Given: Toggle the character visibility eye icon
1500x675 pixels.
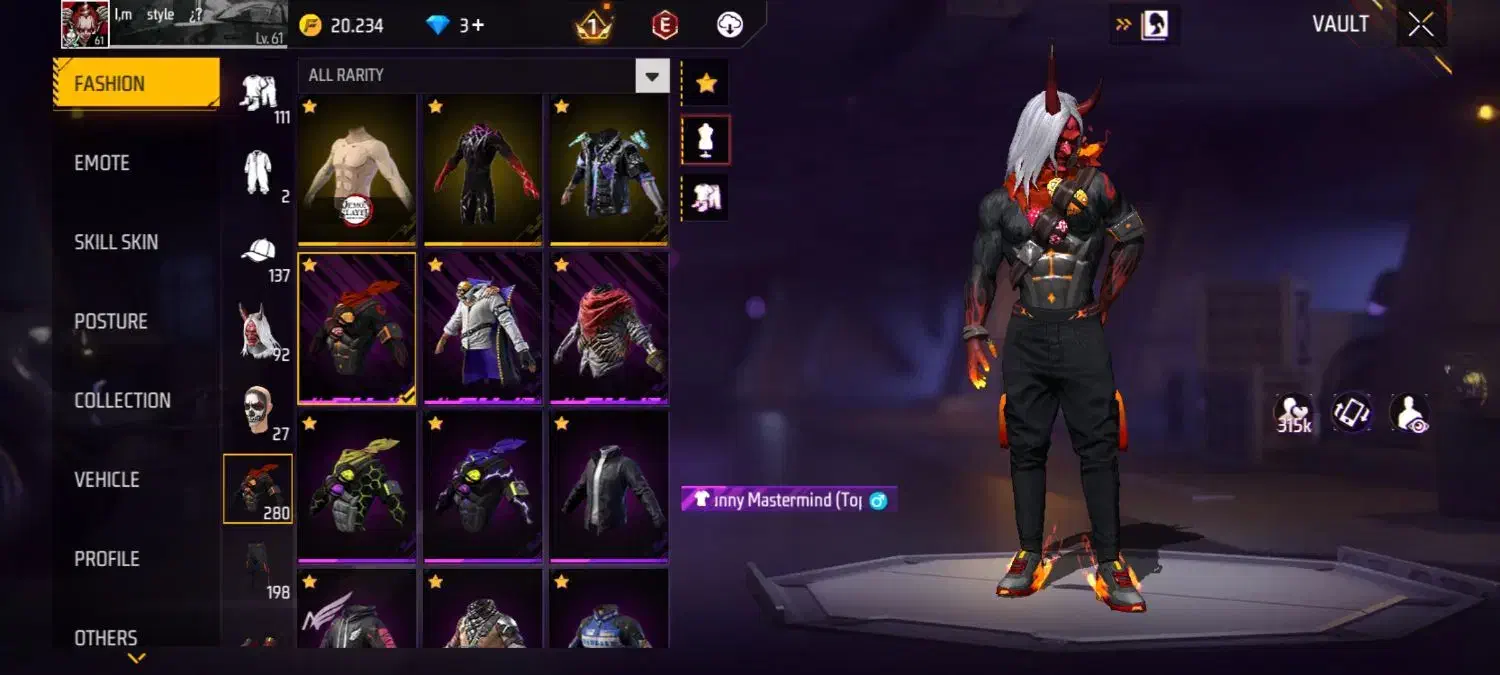Looking at the screenshot, I should tap(1410, 413).
